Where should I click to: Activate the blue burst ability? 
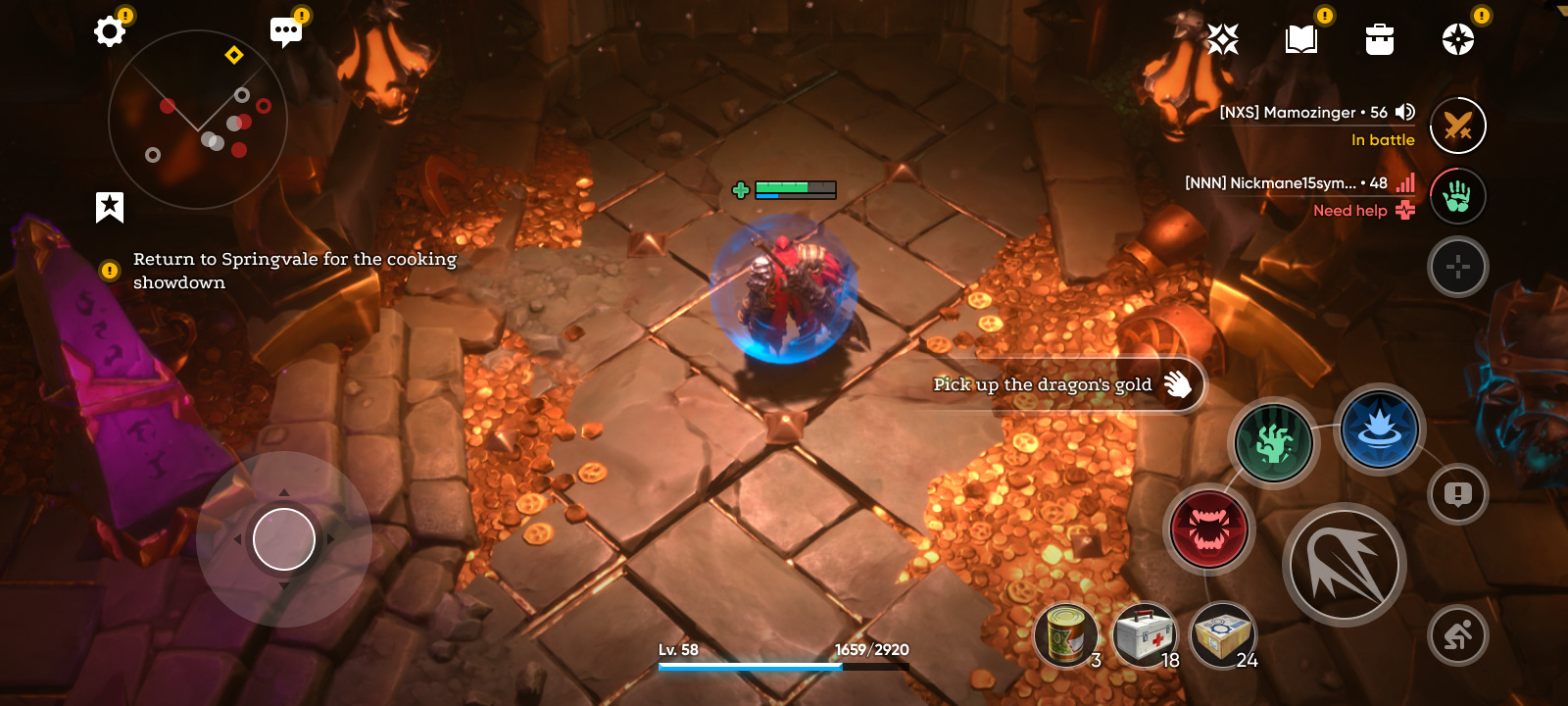click(1380, 429)
